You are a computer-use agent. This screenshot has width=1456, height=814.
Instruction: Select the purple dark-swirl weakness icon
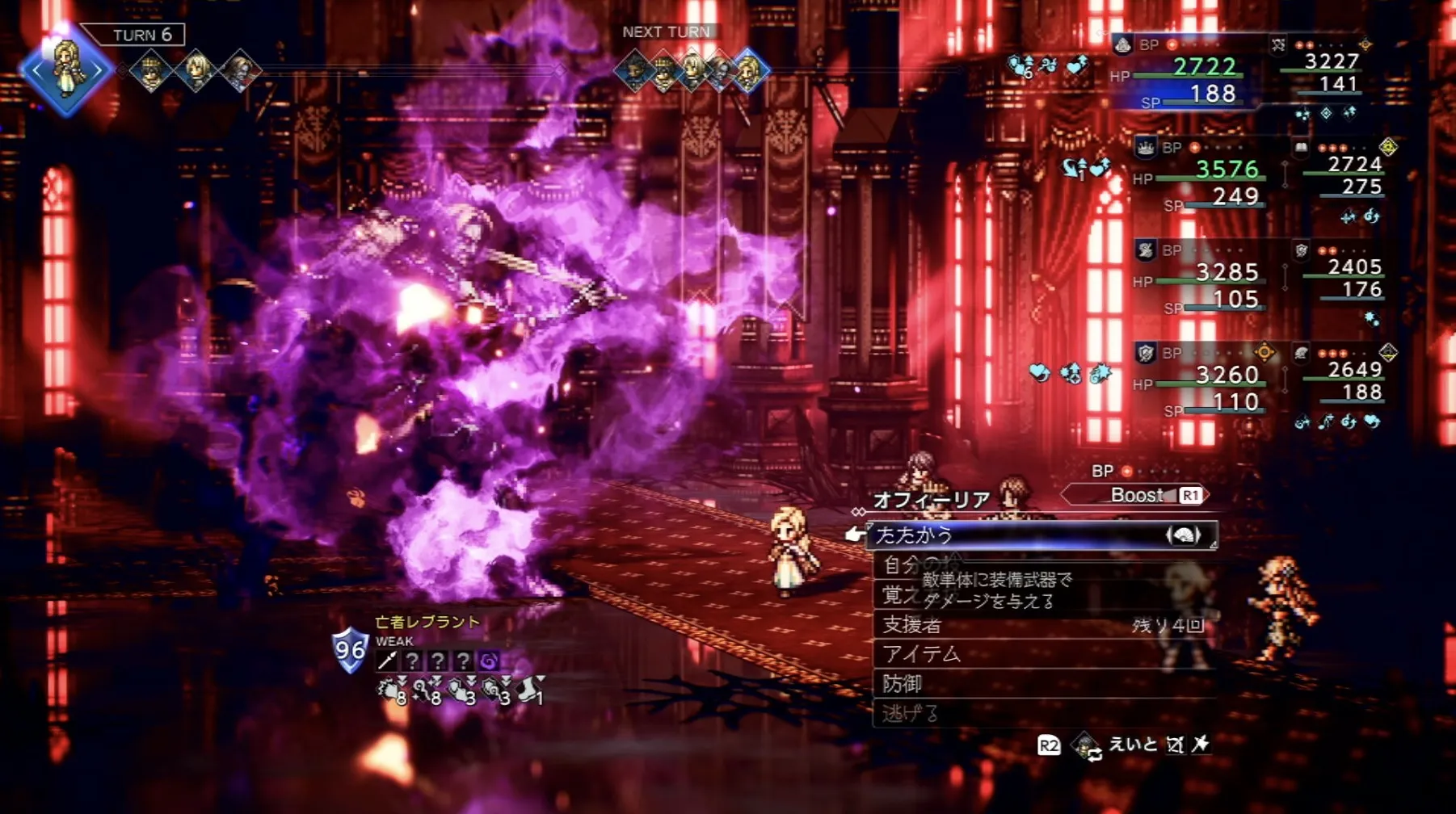pyautogui.click(x=489, y=661)
